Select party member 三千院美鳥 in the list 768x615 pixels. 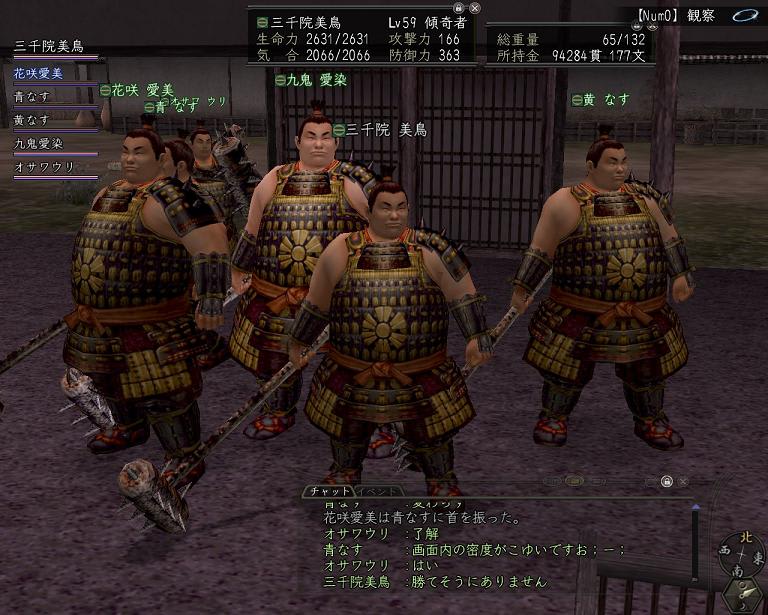pyautogui.click(x=49, y=46)
